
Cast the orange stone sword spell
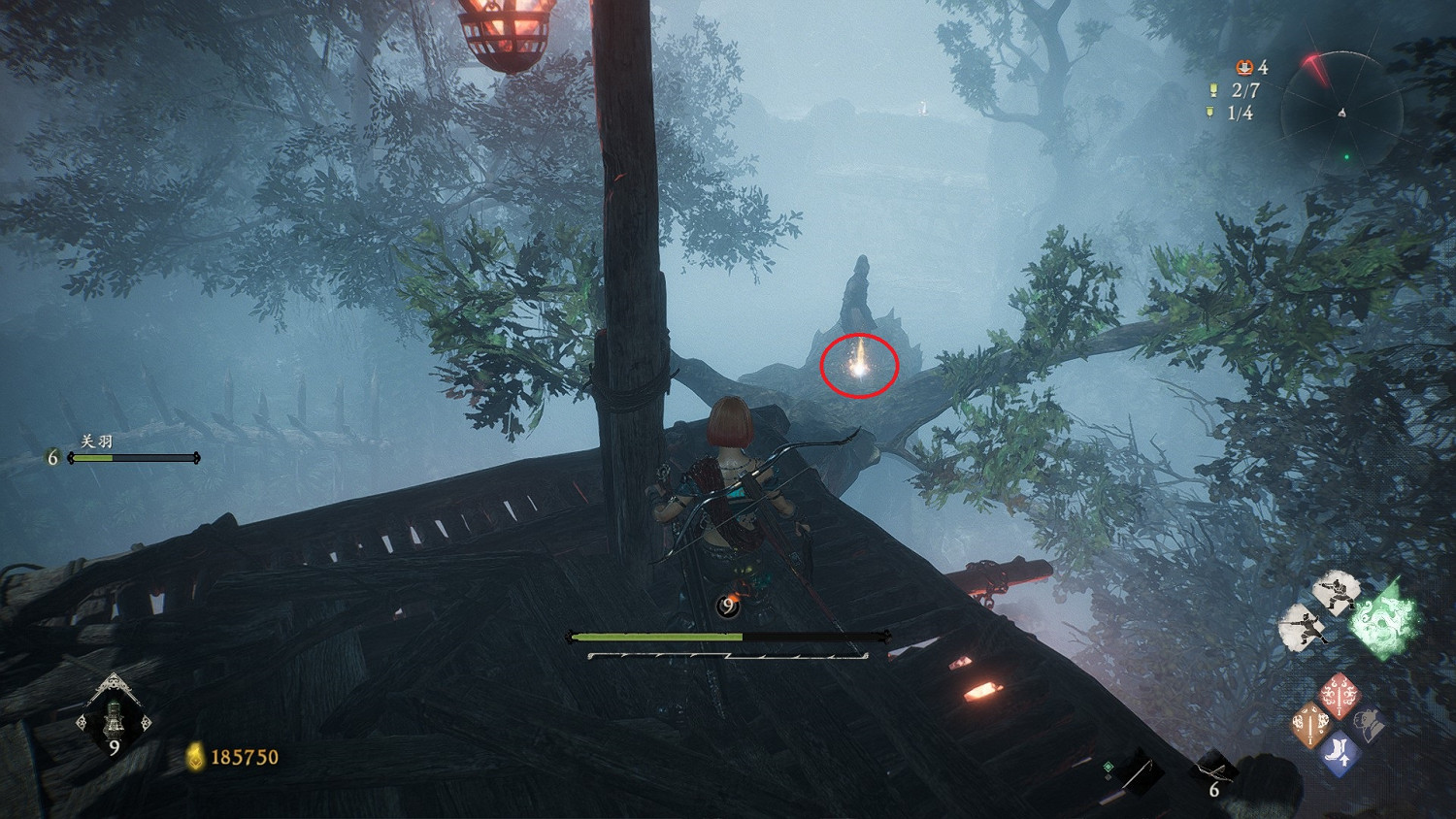coord(1310,725)
